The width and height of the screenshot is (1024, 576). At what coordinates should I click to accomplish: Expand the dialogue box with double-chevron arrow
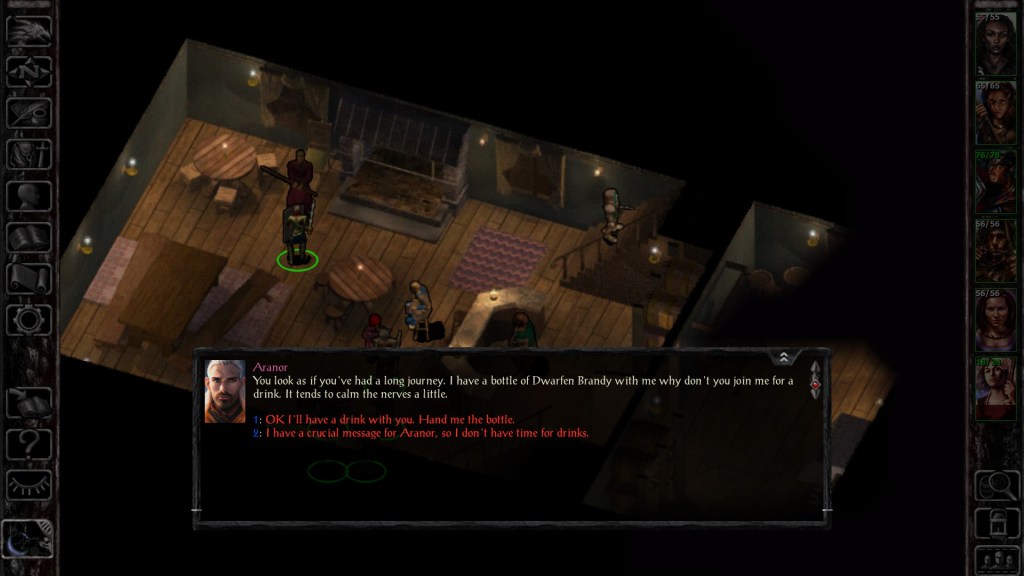784,357
